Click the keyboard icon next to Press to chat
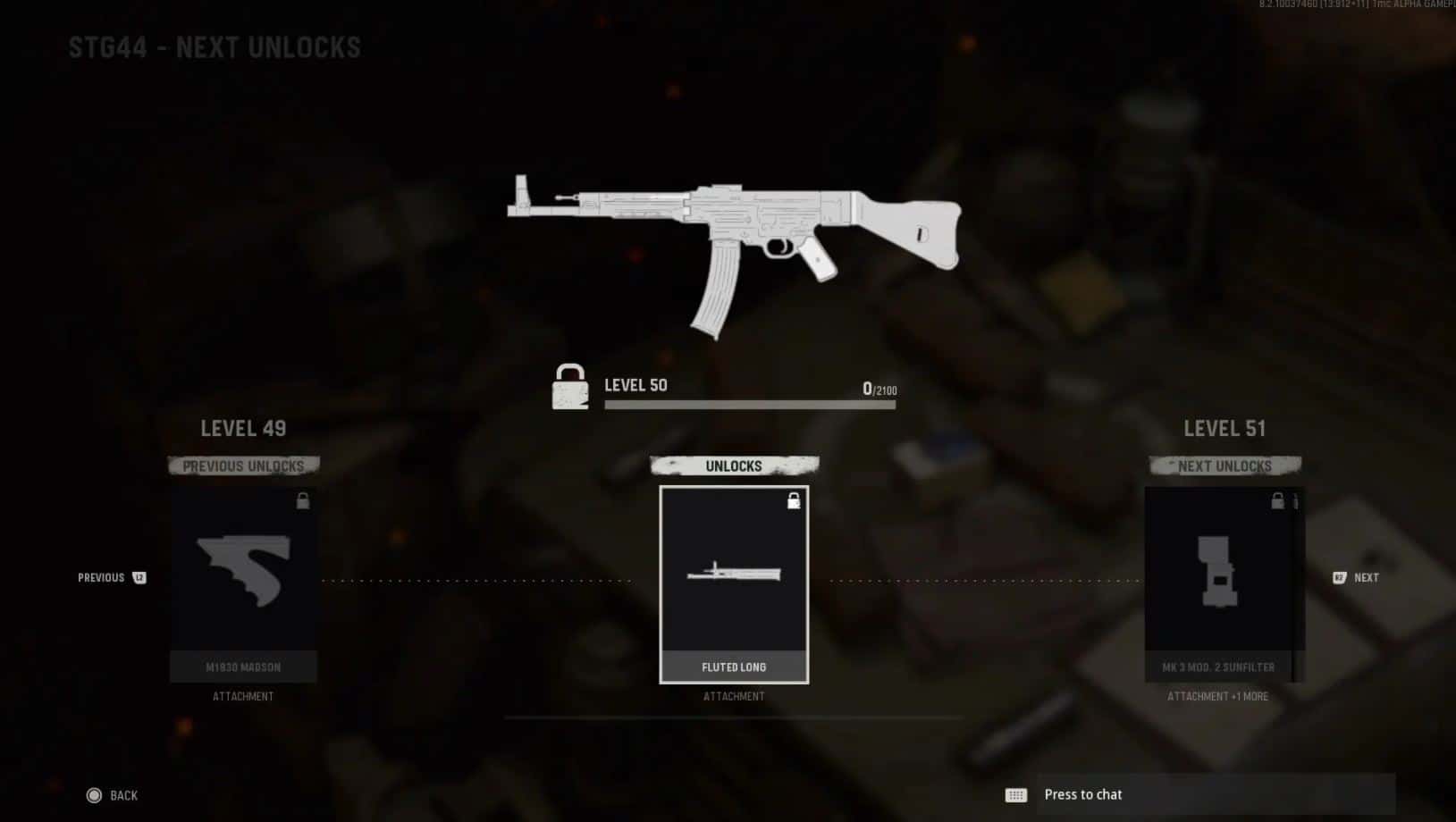 (1014, 794)
